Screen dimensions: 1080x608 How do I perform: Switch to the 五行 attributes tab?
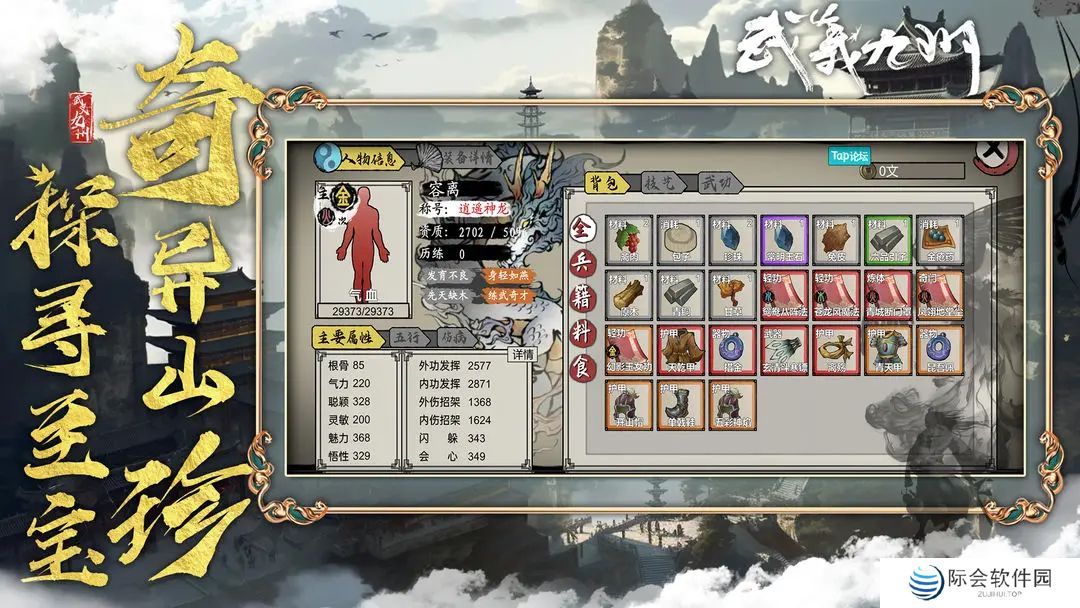pyautogui.click(x=406, y=338)
